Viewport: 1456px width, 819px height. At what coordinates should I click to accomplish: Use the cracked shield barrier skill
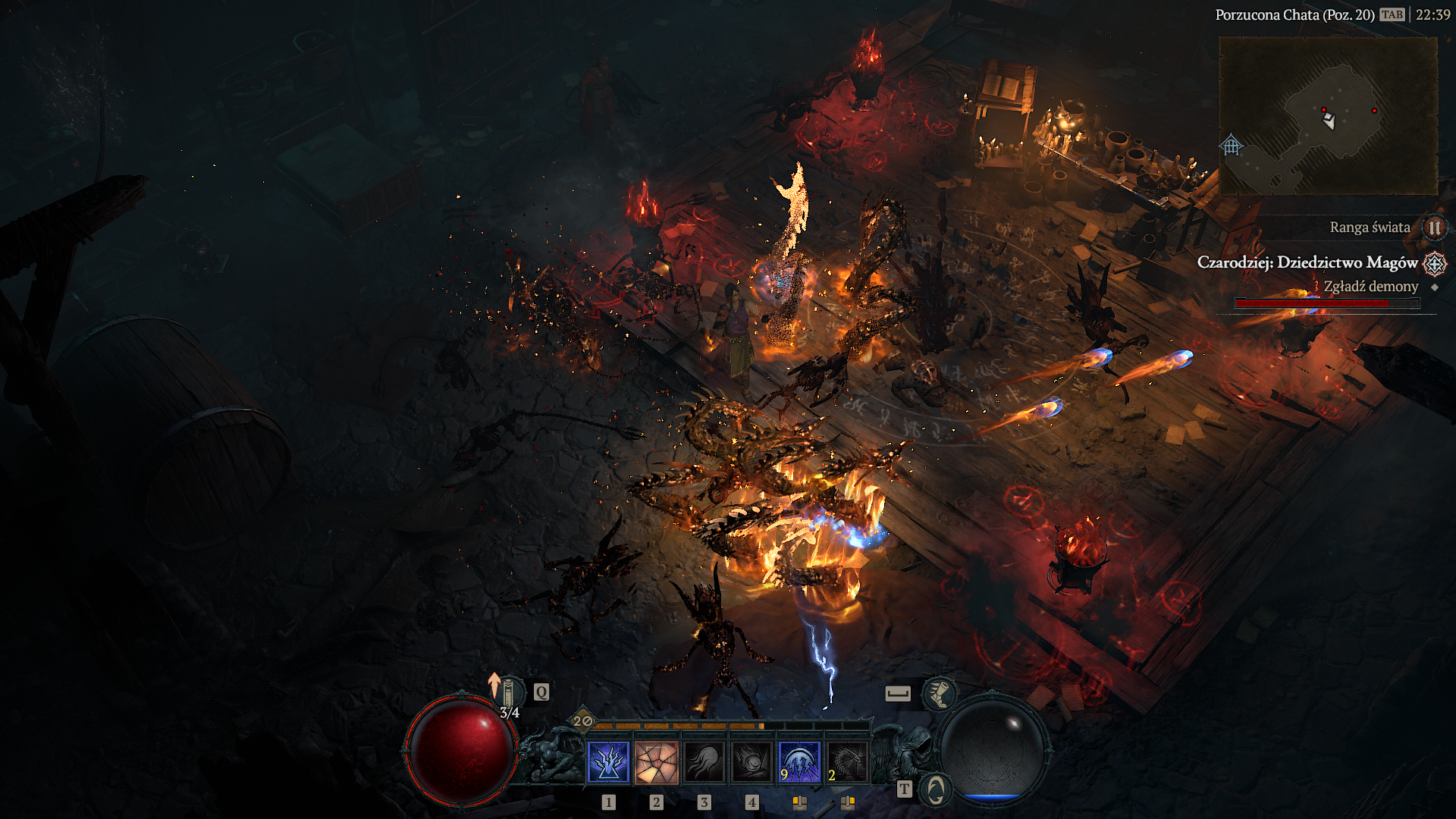[x=657, y=762]
